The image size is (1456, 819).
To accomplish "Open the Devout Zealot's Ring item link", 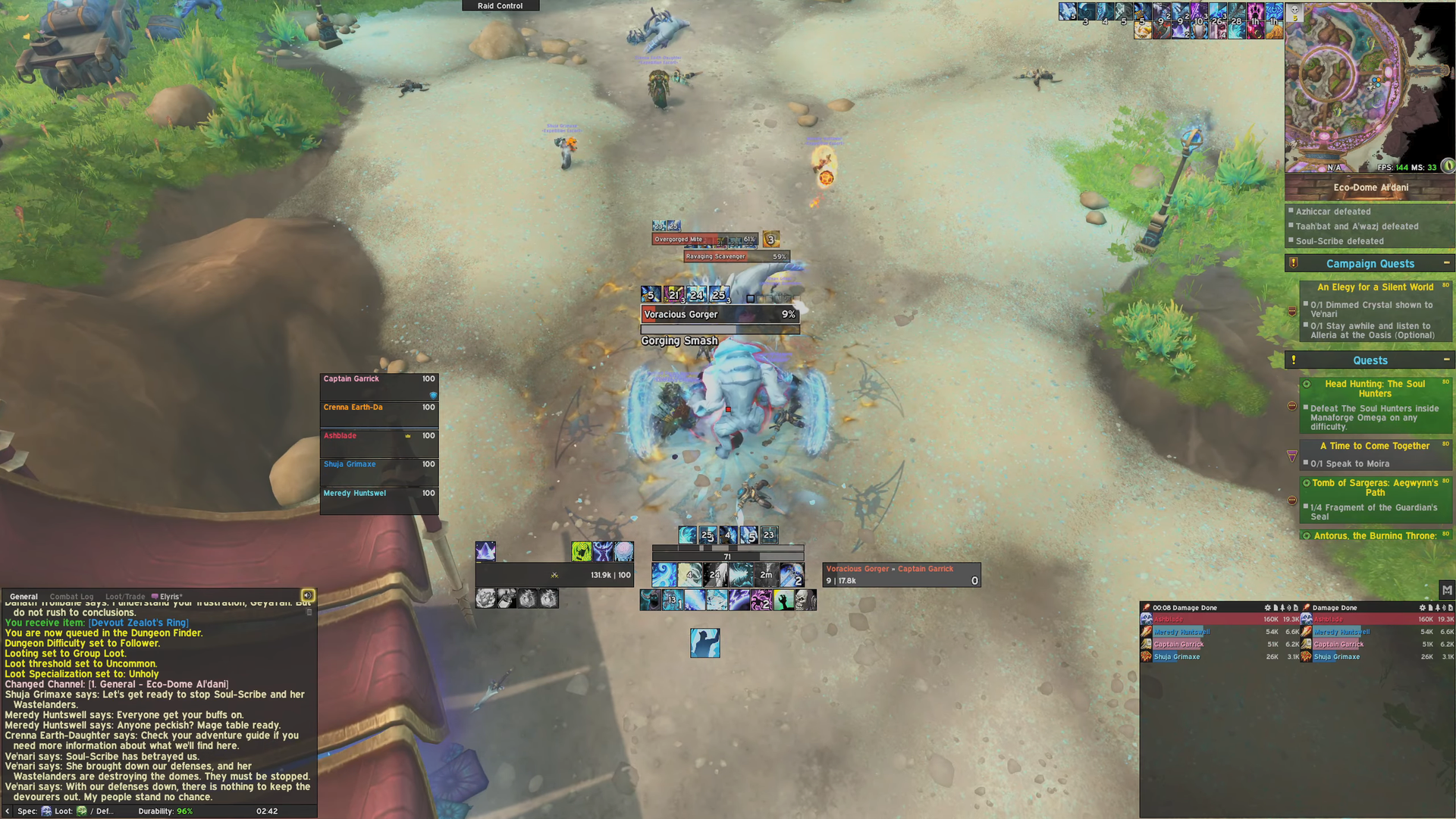I will click(139, 623).
